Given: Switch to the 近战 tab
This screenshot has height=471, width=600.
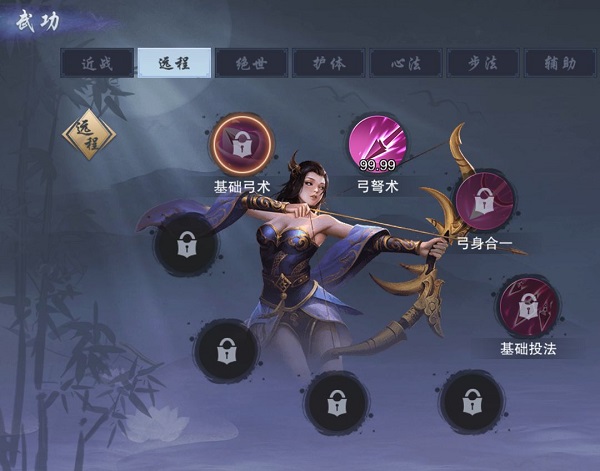Looking at the screenshot, I should pyautogui.click(x=97, y=63).
